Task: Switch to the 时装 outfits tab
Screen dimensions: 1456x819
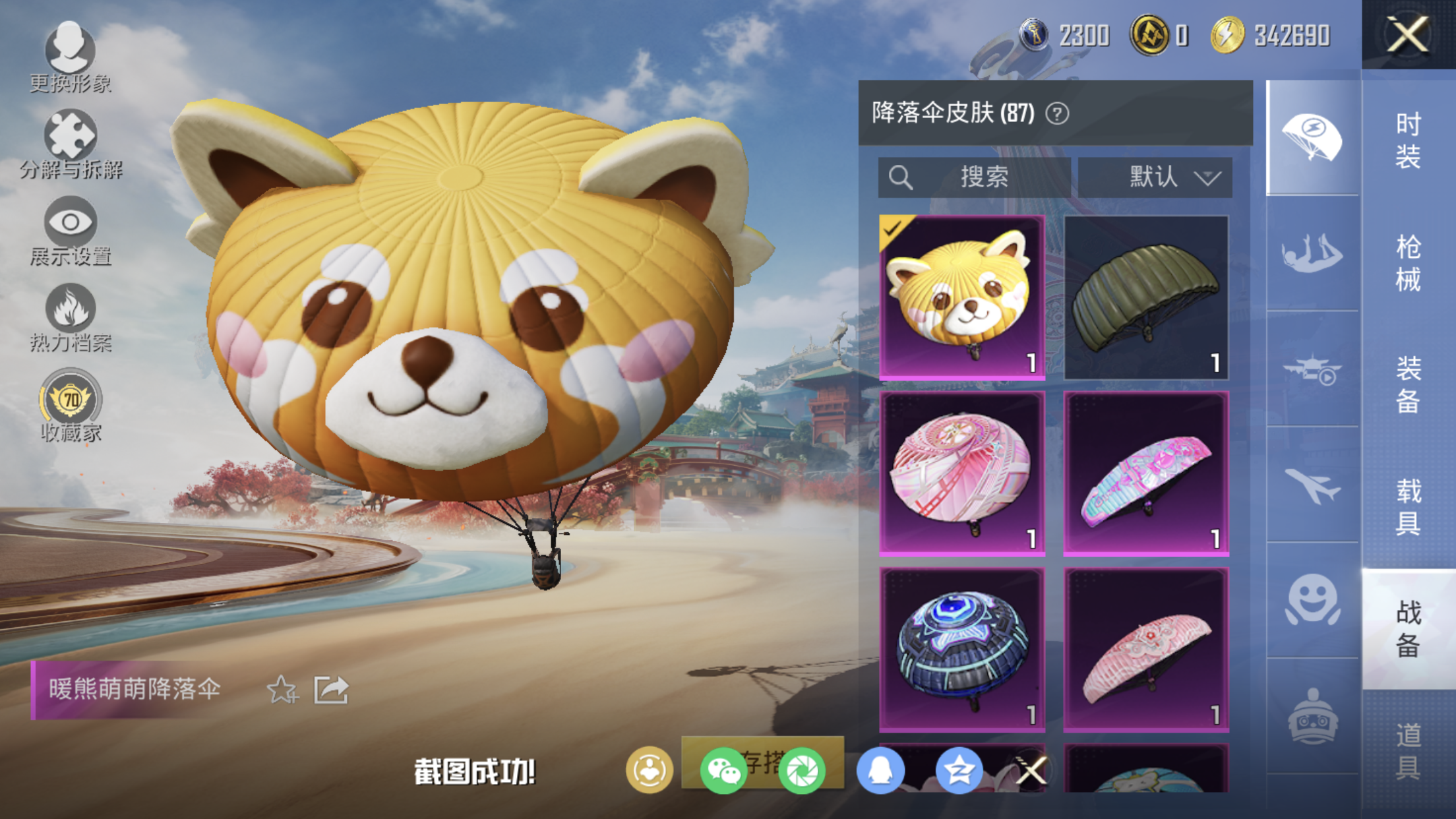Action: click(x=1408, y=140)
